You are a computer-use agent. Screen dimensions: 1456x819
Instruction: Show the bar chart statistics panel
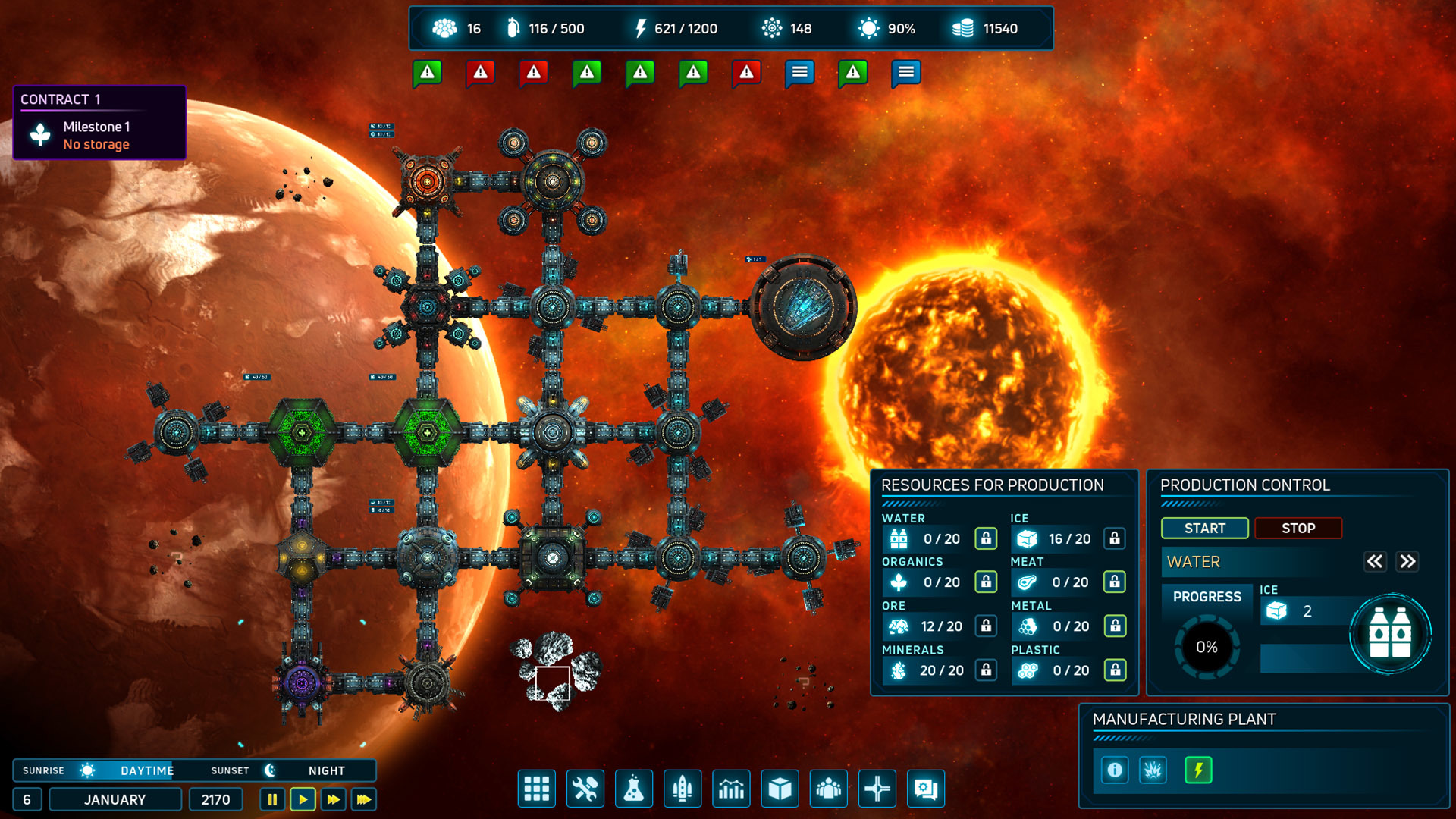pos(731,789)
